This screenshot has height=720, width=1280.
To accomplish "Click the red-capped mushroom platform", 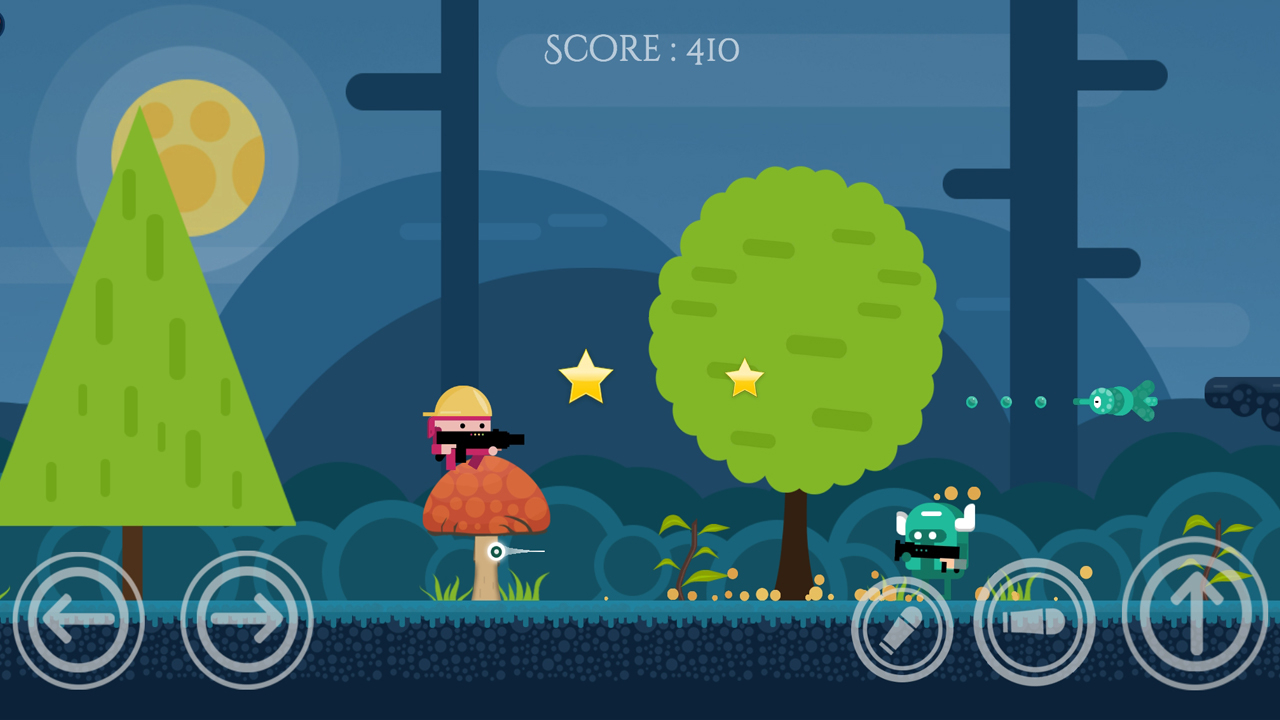I will [486, 505].
